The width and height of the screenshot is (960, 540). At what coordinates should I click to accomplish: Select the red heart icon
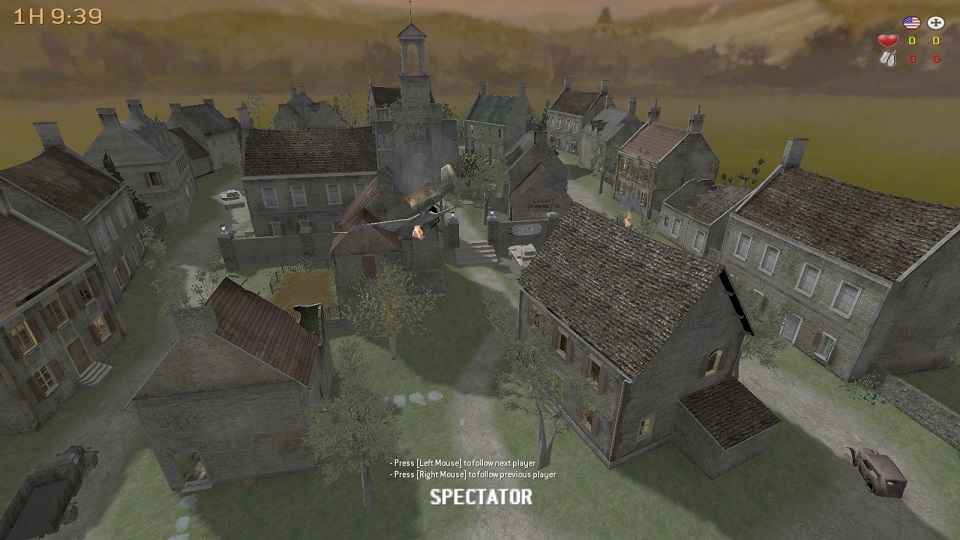(887, 41)
